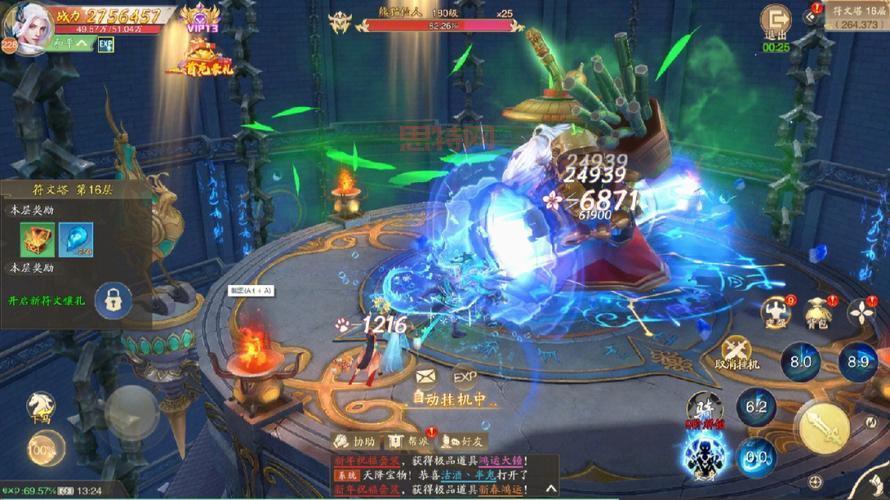890x500 pixels.
Task: Open the 帮派 guild button
Action: coord(408,441)
